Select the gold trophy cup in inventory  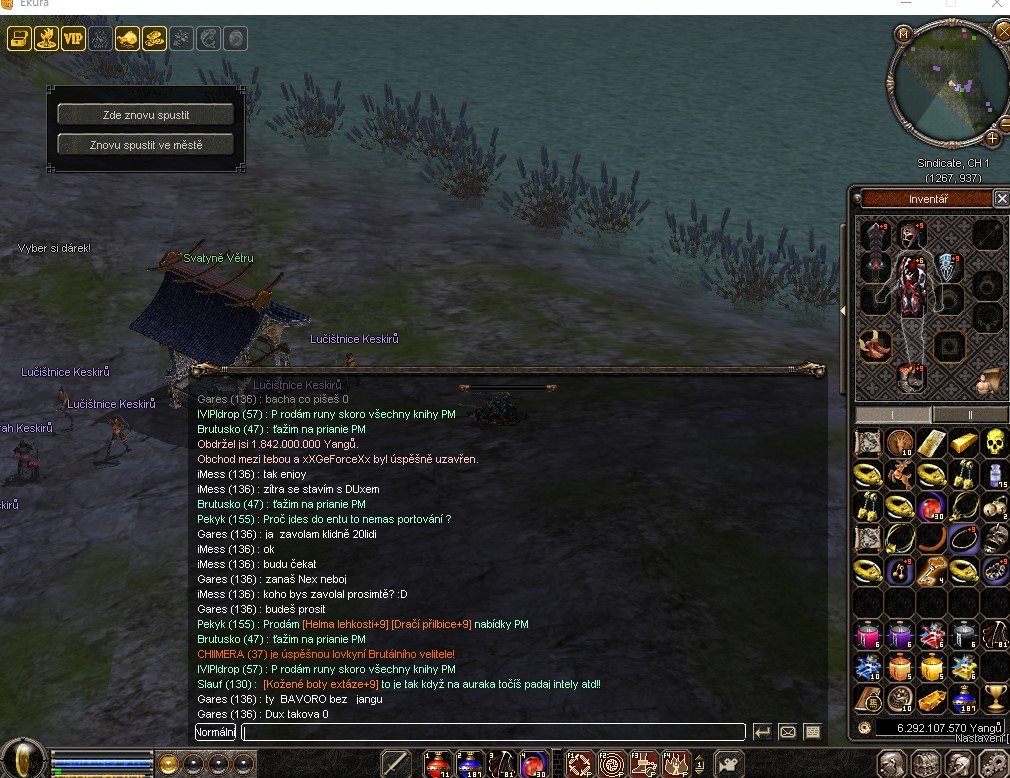pos(993,697)
